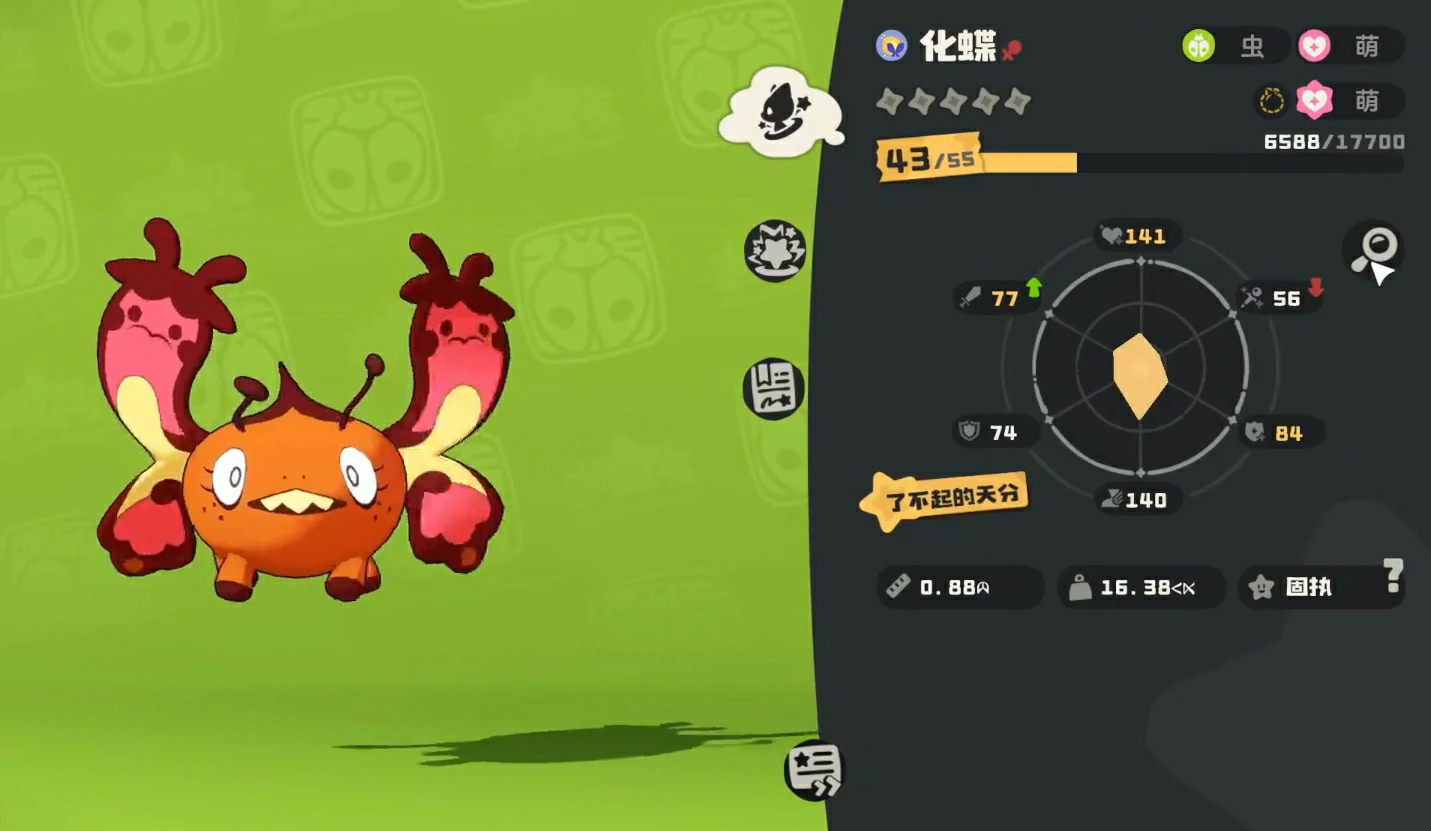Click the red pin next to 化蝶
This screenshot has width=1431, height=831.
(x=1012, y=49)
